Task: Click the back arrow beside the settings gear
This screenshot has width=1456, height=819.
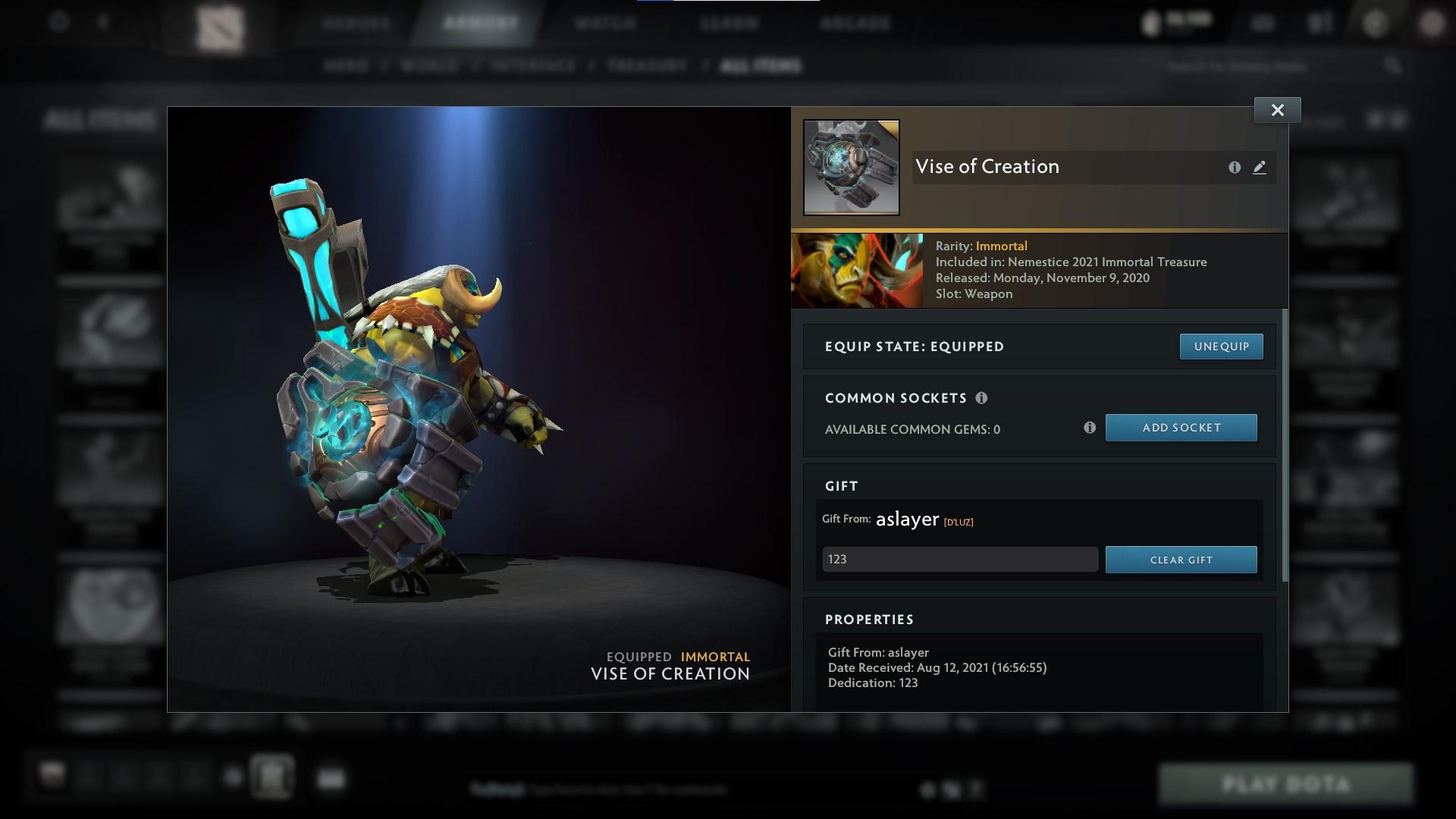Action: point(104,23)
